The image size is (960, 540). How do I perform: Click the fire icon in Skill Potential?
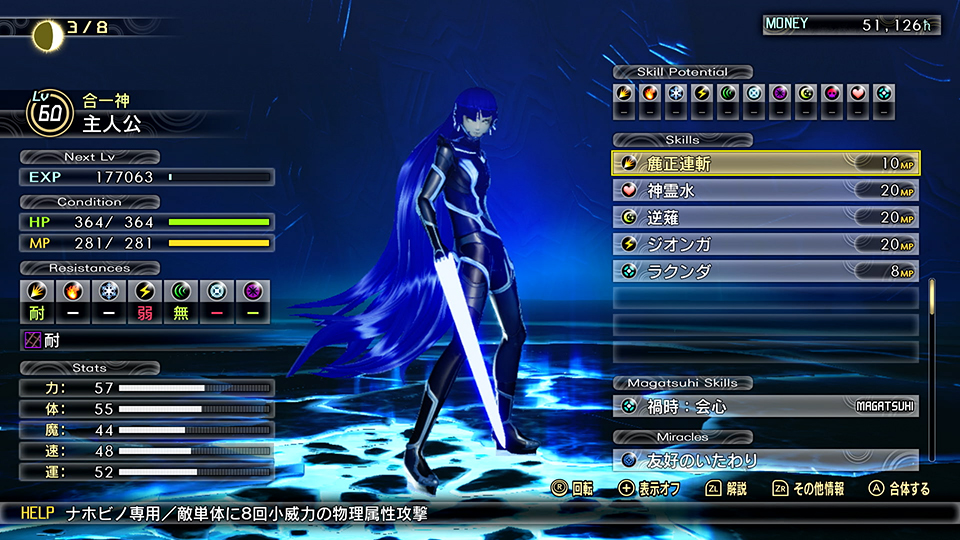coord(650,94)
